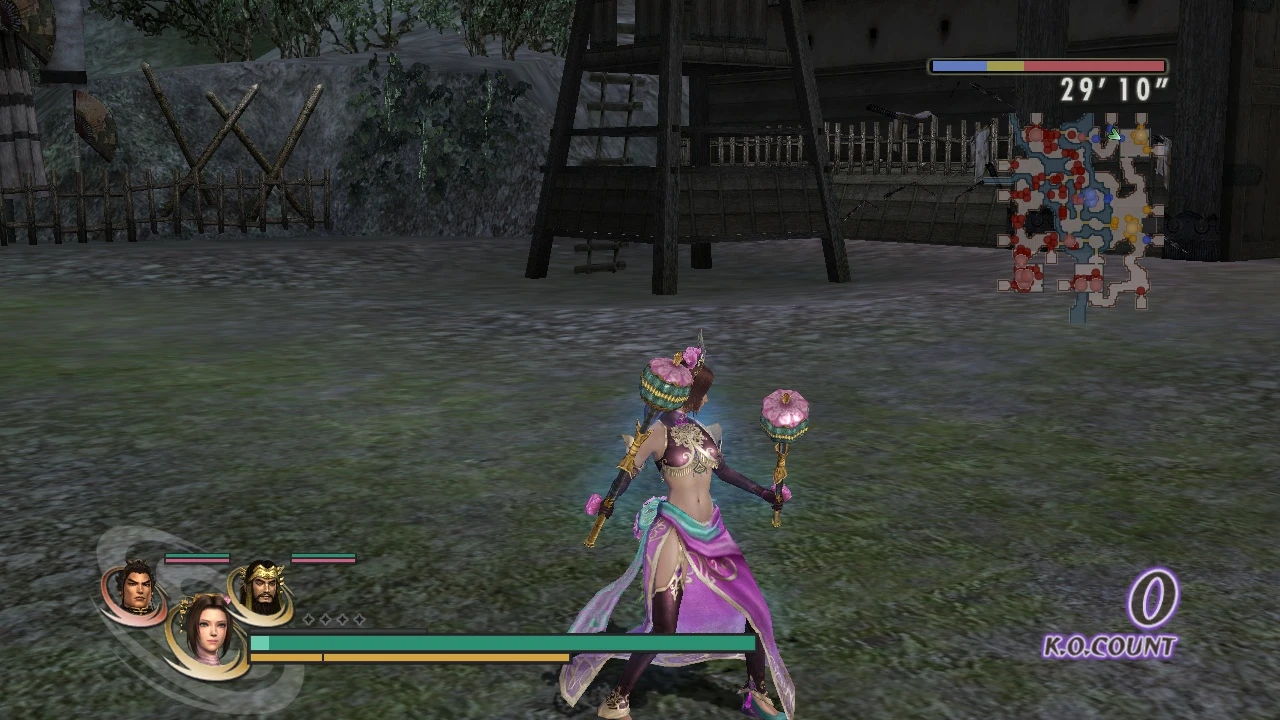Select the green player arrow on the minimap
The image size is (1280, 720).
point(1115,135)
